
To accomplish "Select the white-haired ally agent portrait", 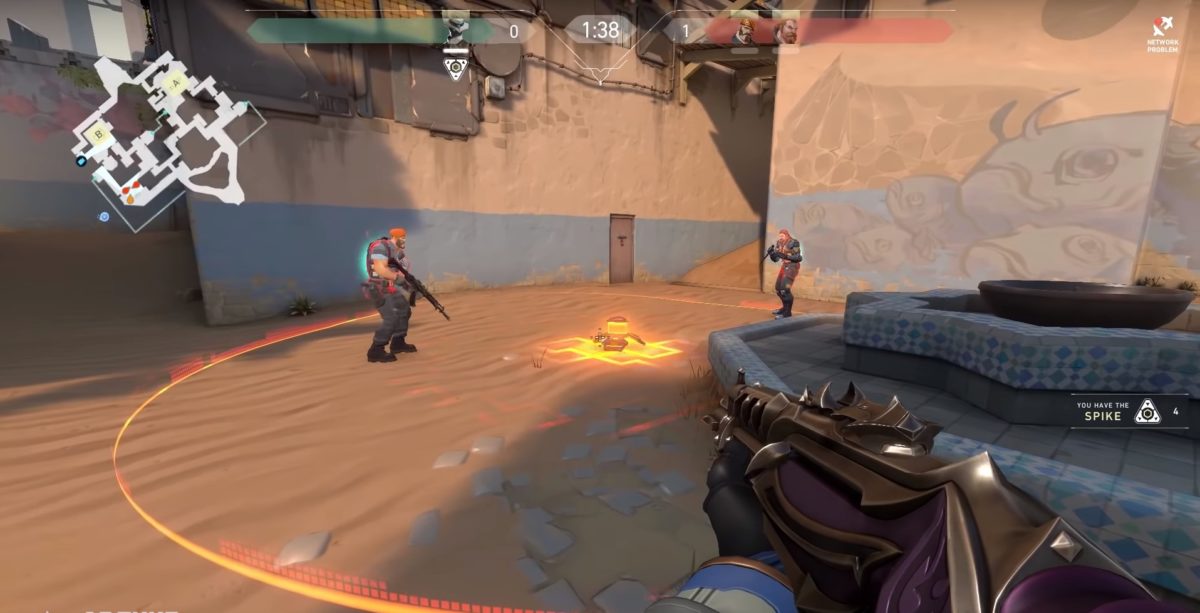I will click(455, 29).
